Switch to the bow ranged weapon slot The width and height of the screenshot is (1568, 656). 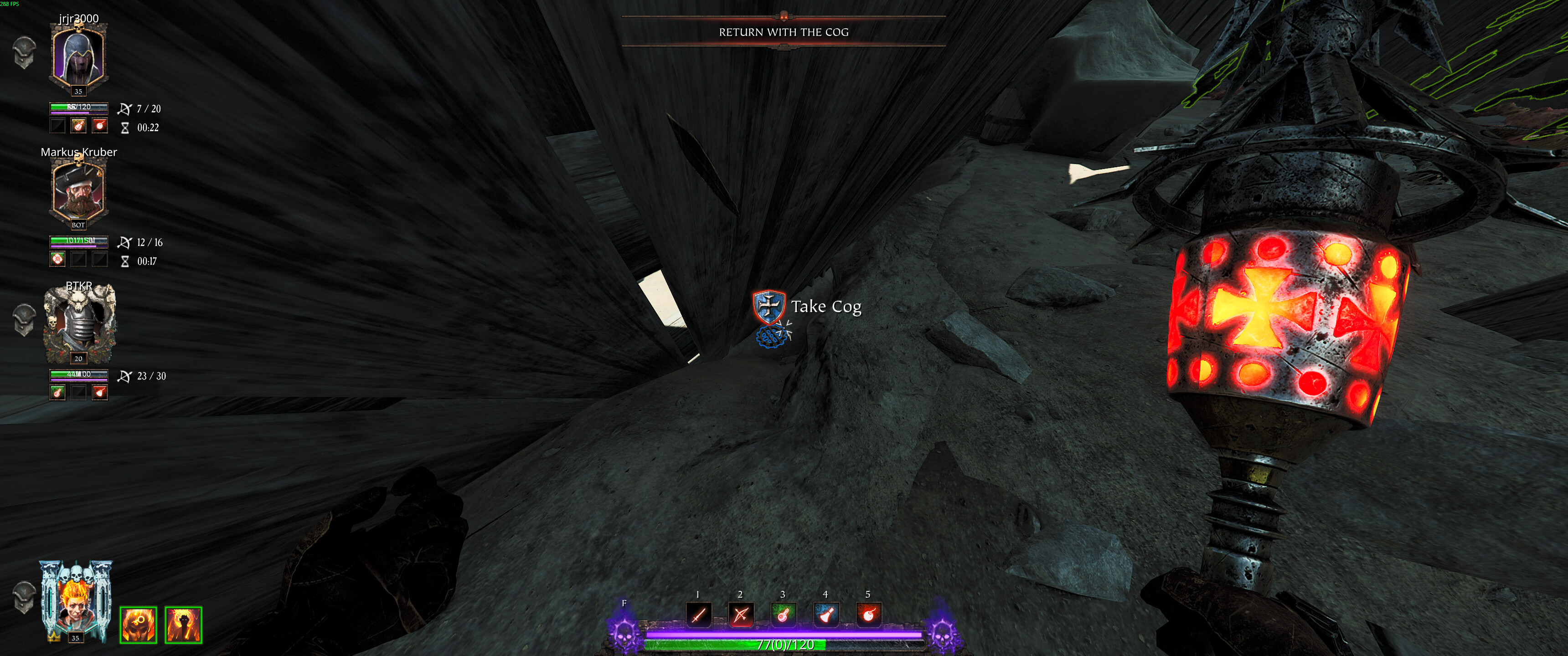coord(741,615)
